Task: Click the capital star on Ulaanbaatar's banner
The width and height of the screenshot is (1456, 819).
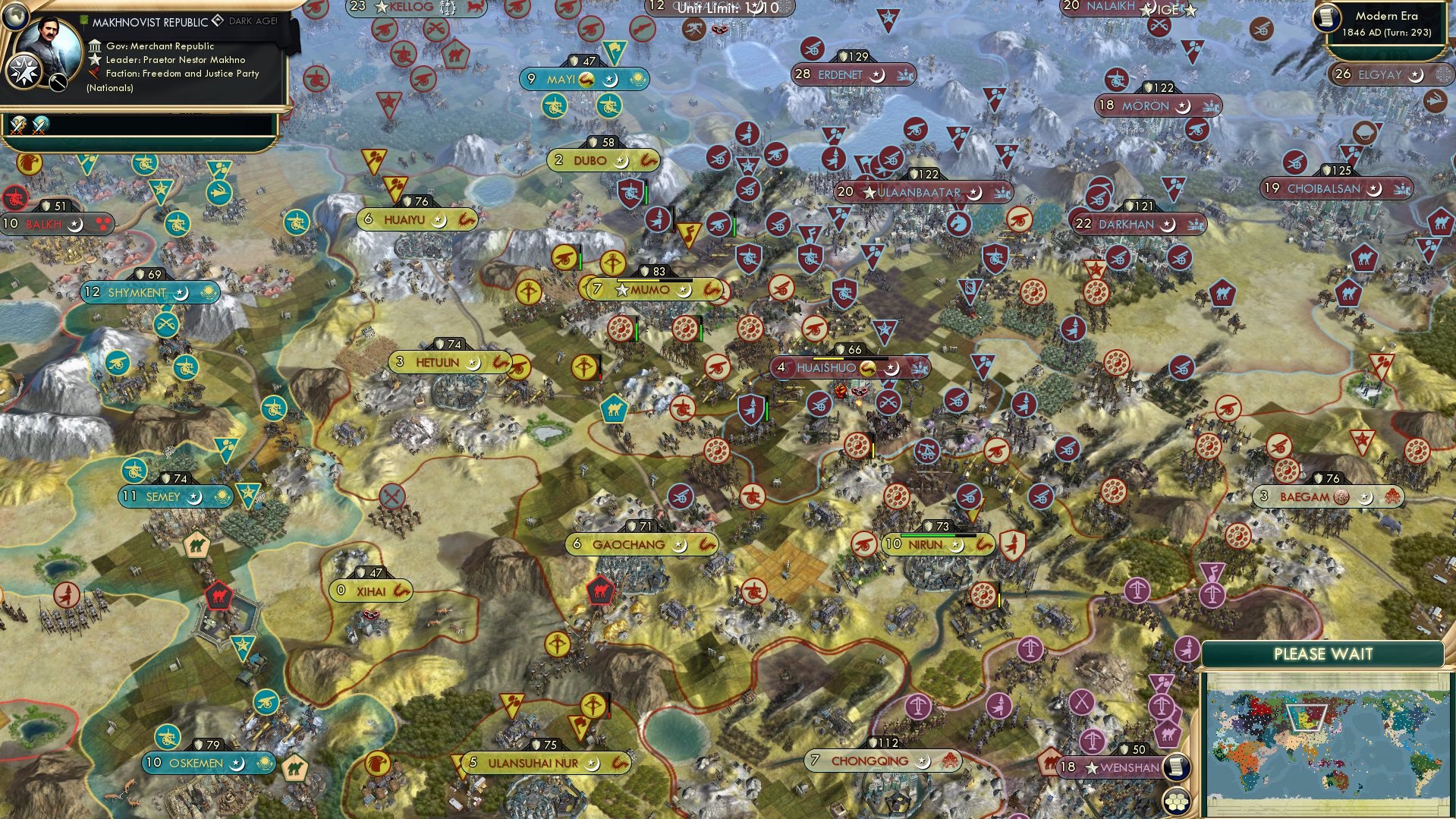Action: pos(870,193)
